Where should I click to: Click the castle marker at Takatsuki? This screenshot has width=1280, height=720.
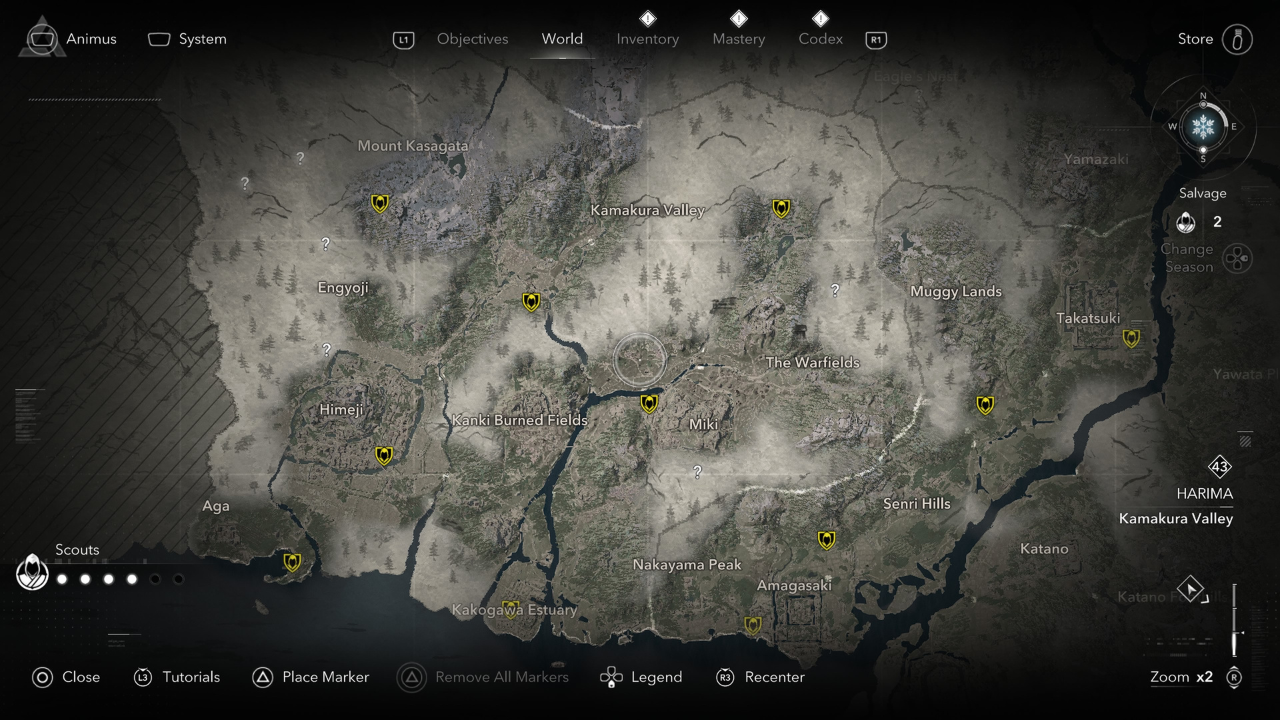coord(1131,338)
